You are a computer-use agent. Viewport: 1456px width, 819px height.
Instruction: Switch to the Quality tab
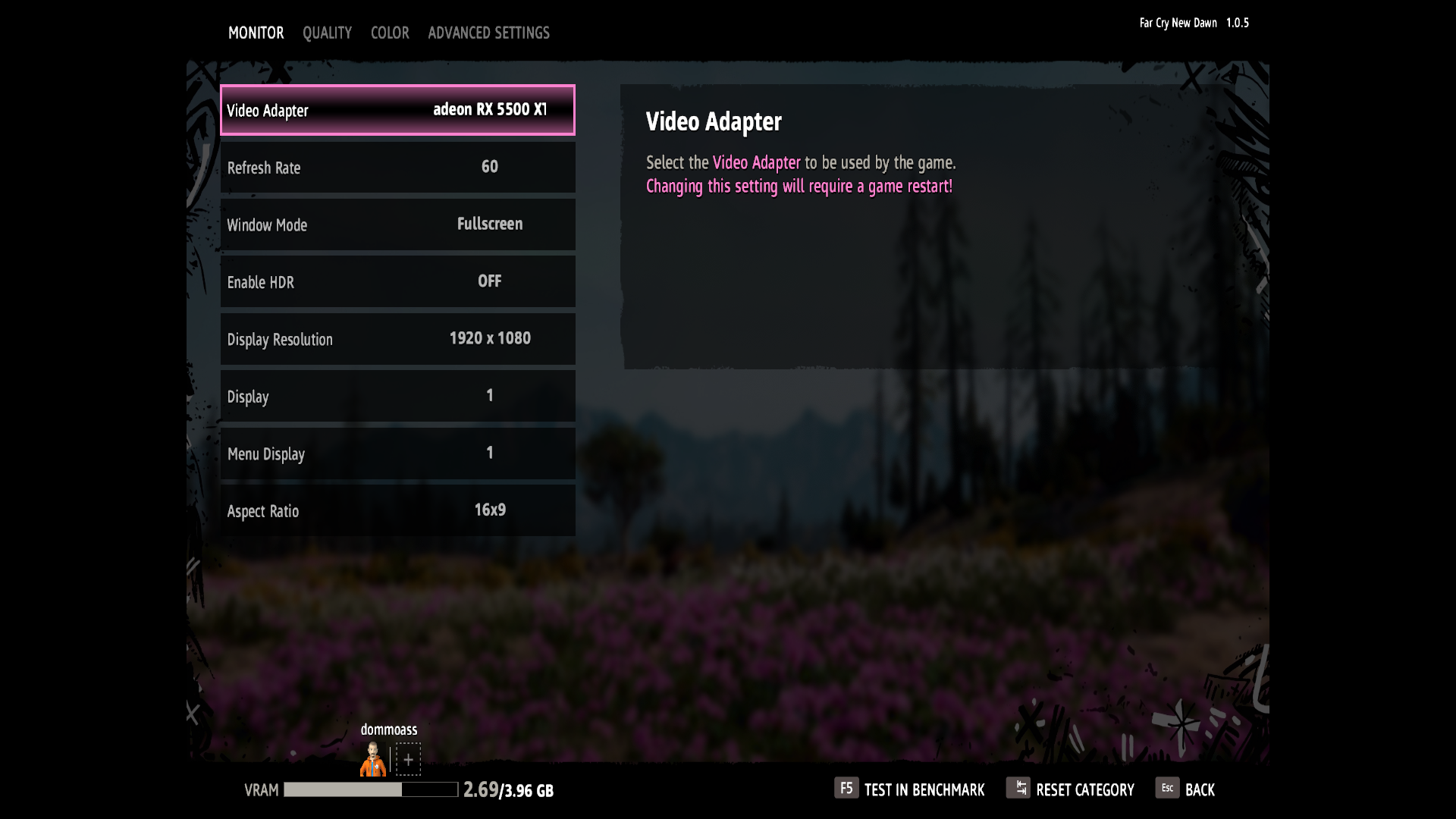(x=327, y=33)
